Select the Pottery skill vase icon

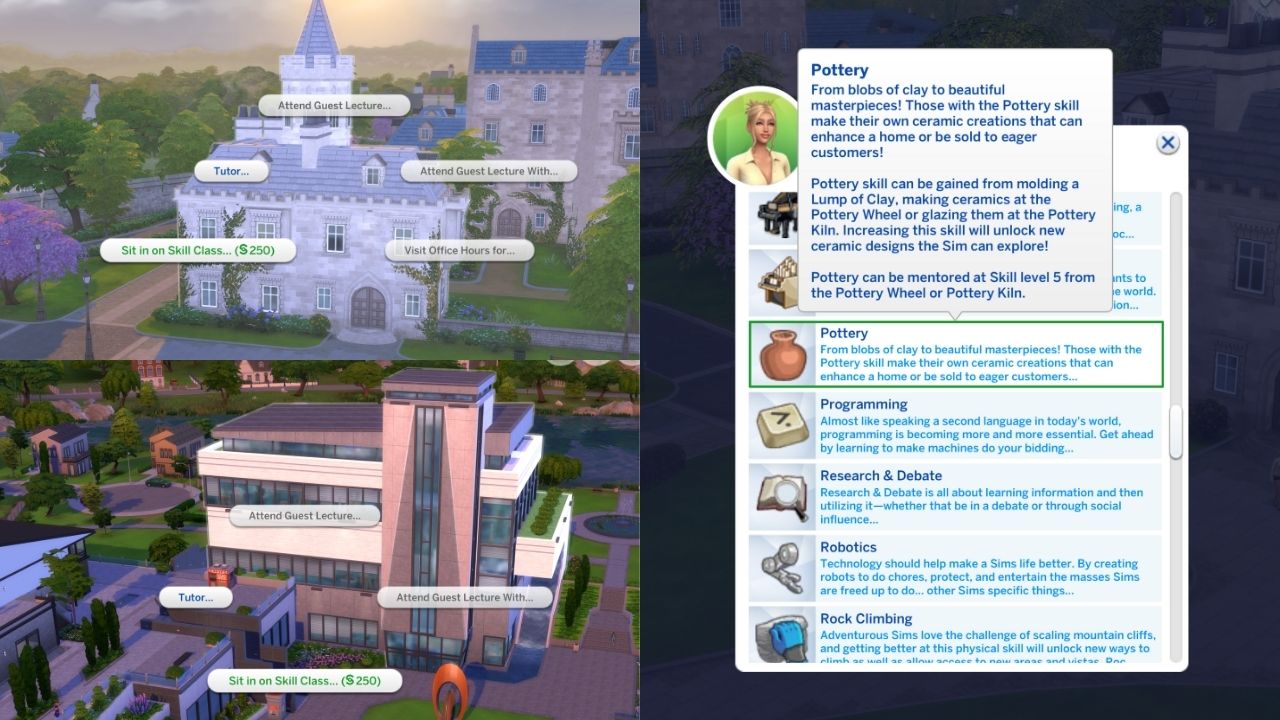click(x=785, y=354)
